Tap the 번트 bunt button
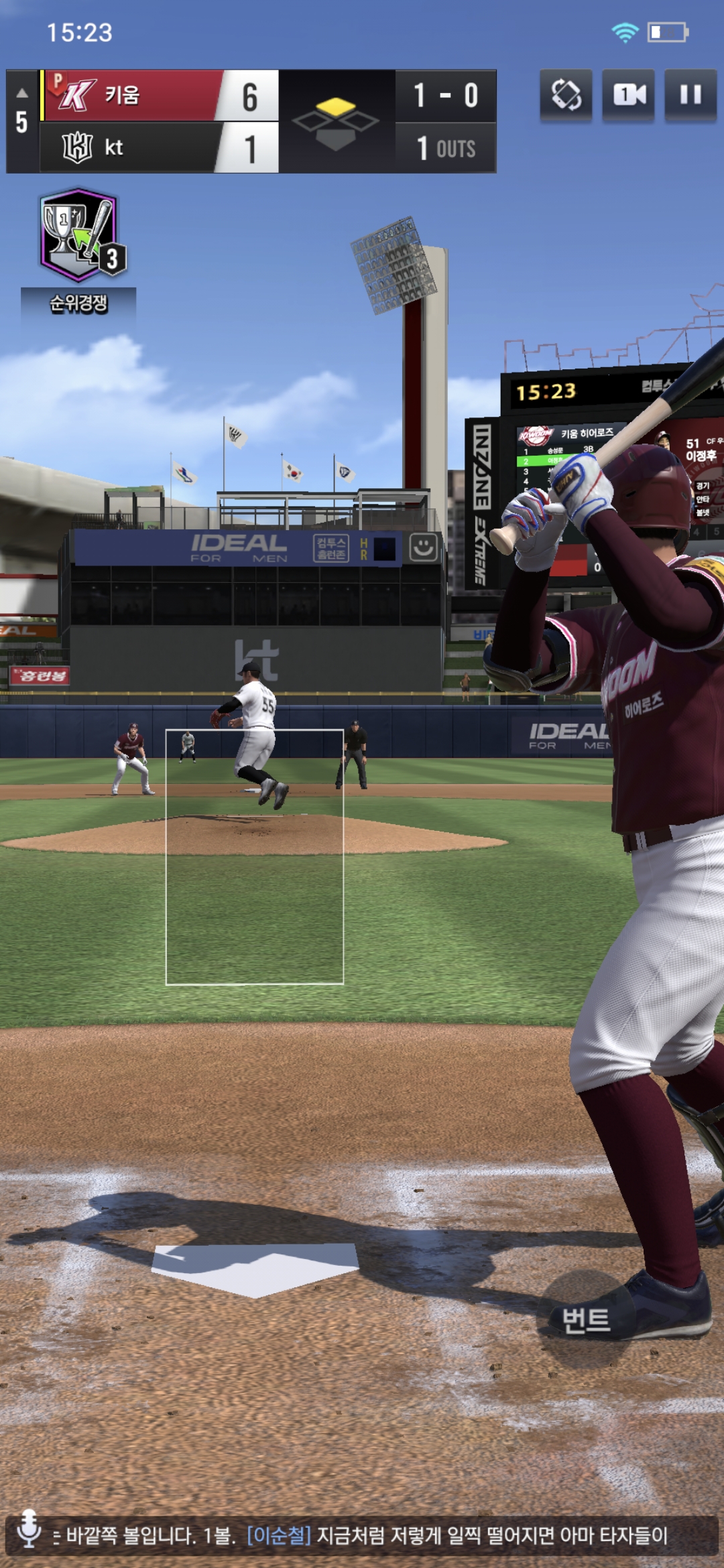 point(586,1321)
